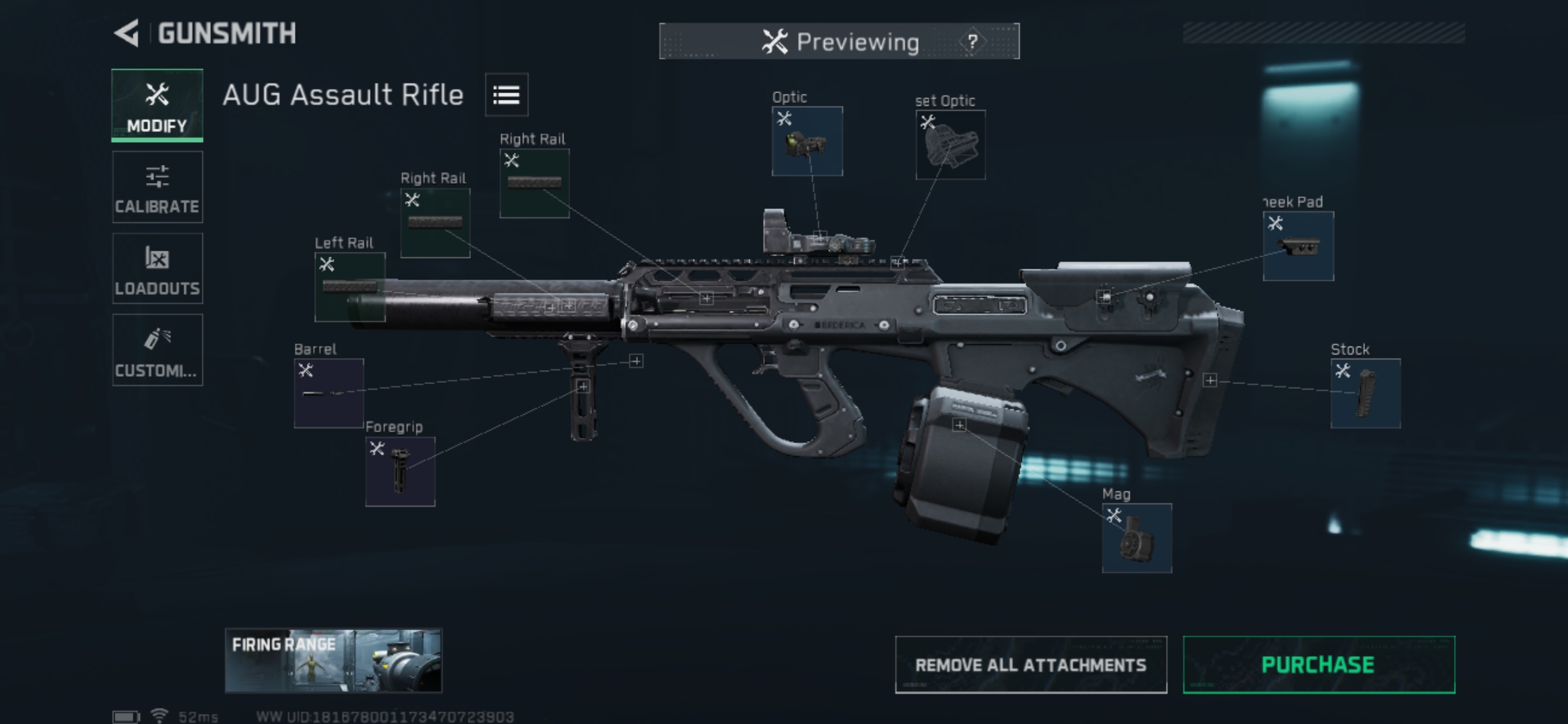Go back using the Gunsmith arrow
1568x724 pixels.
127,34
